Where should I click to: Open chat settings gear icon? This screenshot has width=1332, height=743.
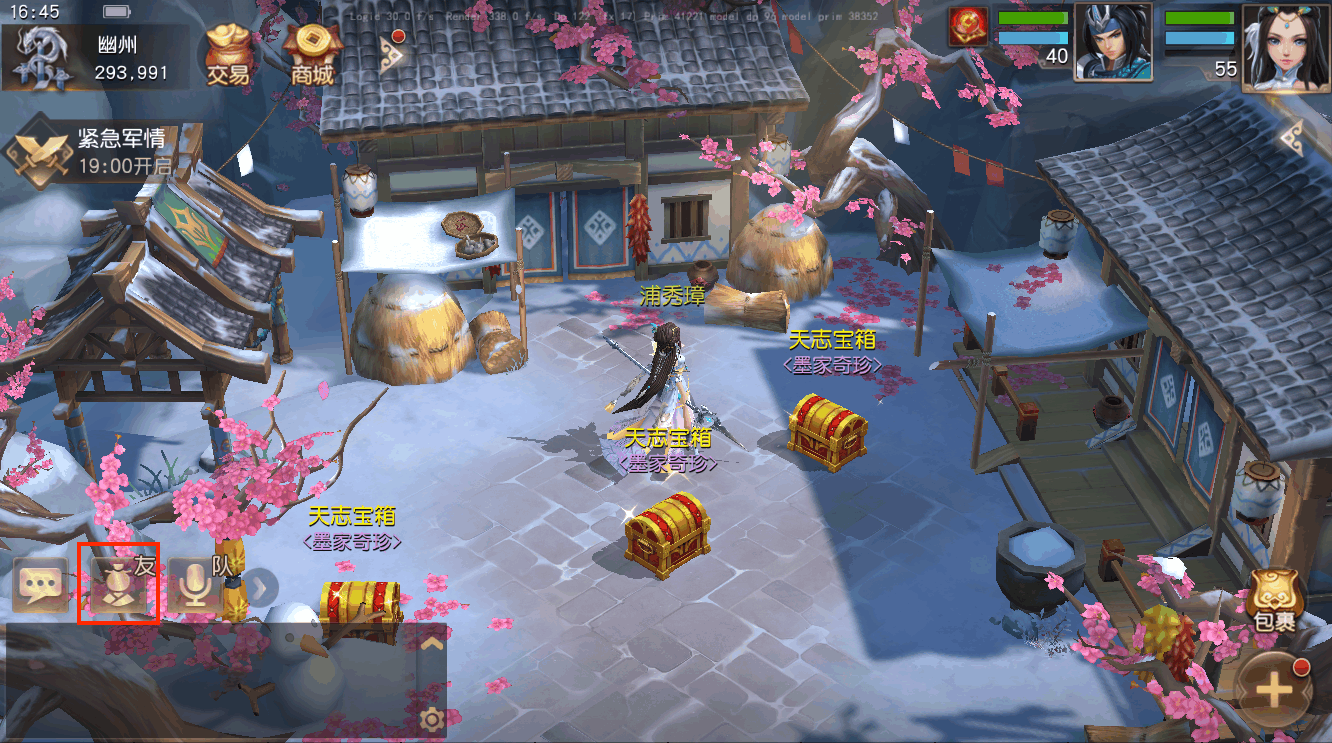coord(432,718)
